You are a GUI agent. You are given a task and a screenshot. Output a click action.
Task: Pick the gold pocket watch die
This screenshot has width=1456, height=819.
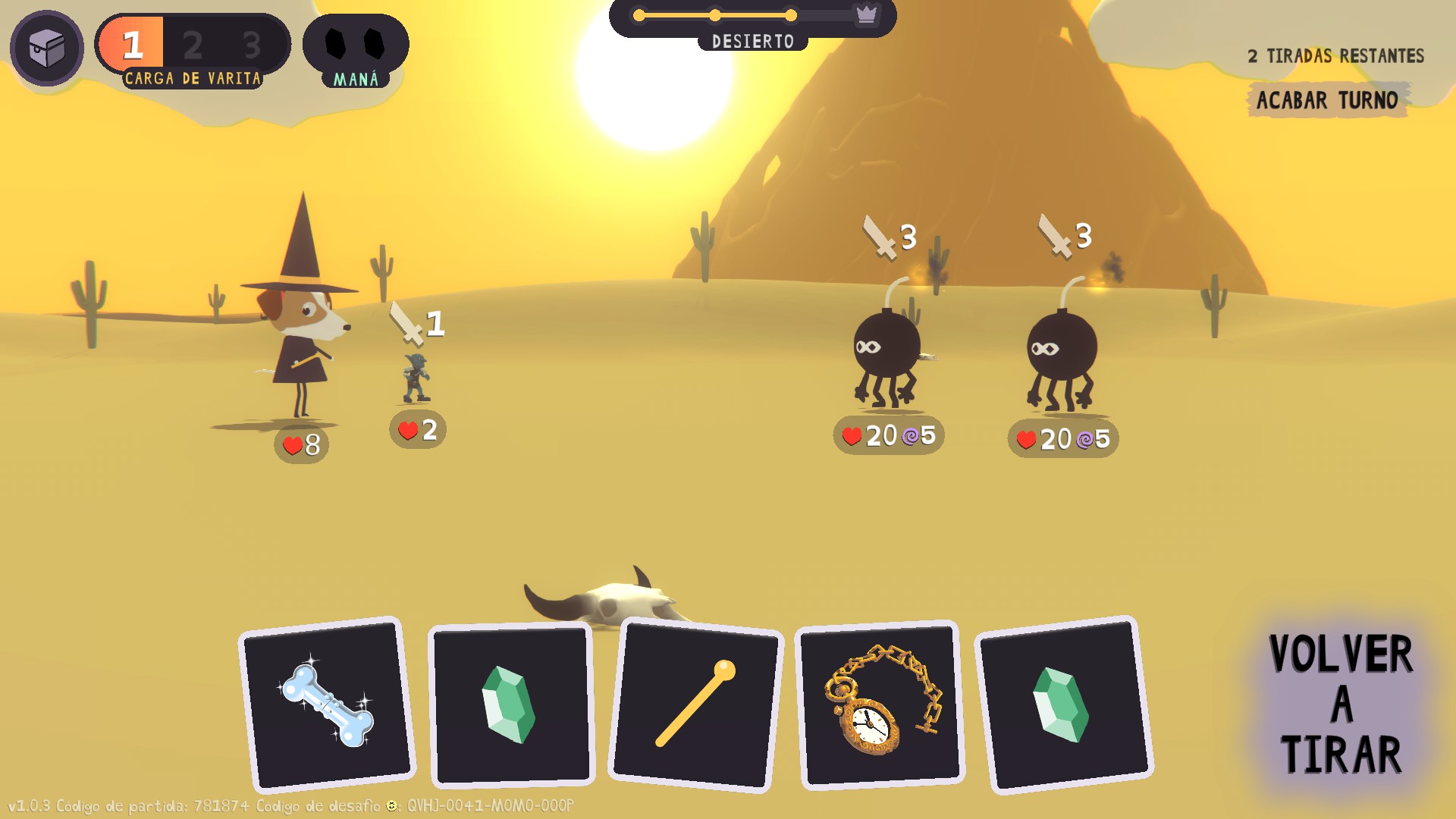tap(880, 704)
